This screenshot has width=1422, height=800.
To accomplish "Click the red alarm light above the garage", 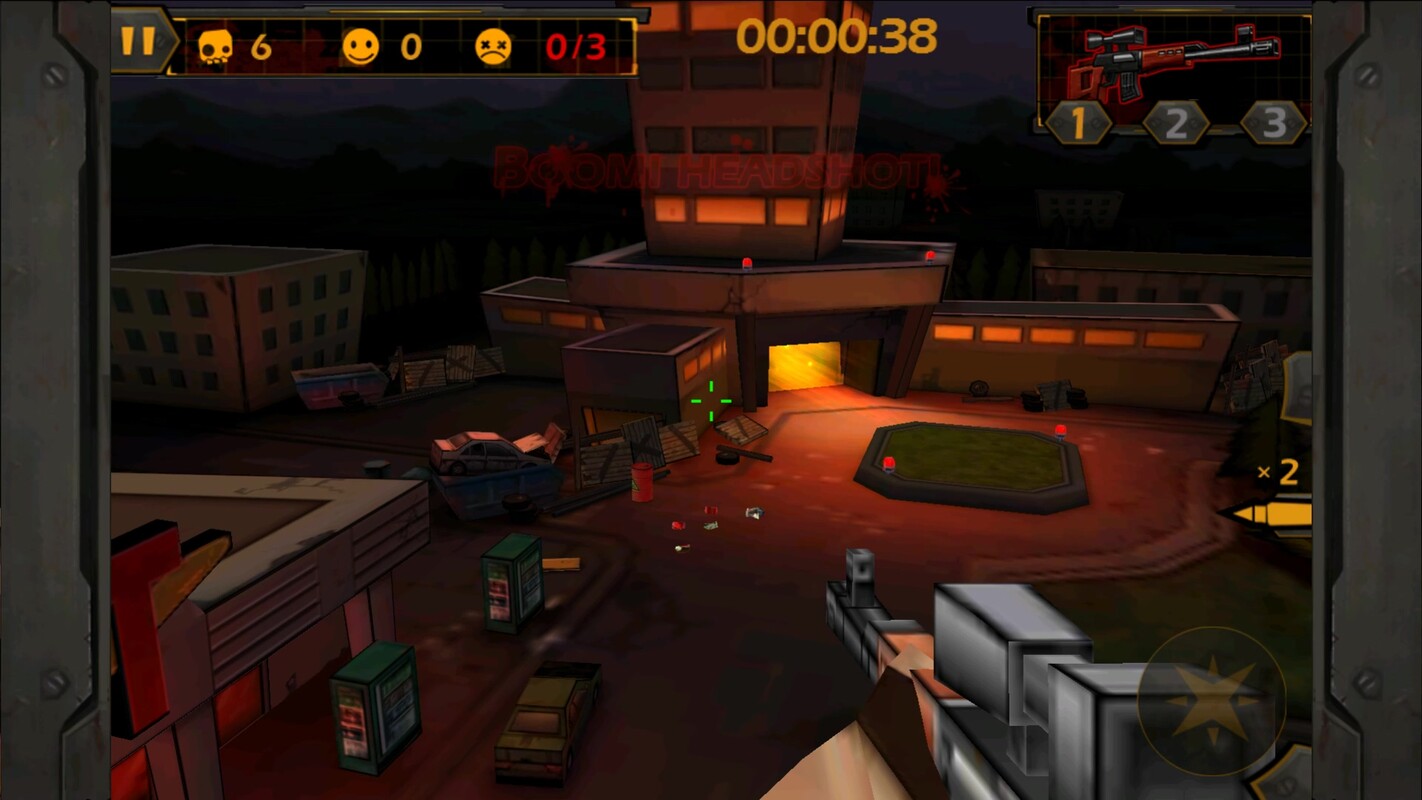I will (x=746, y=262).
